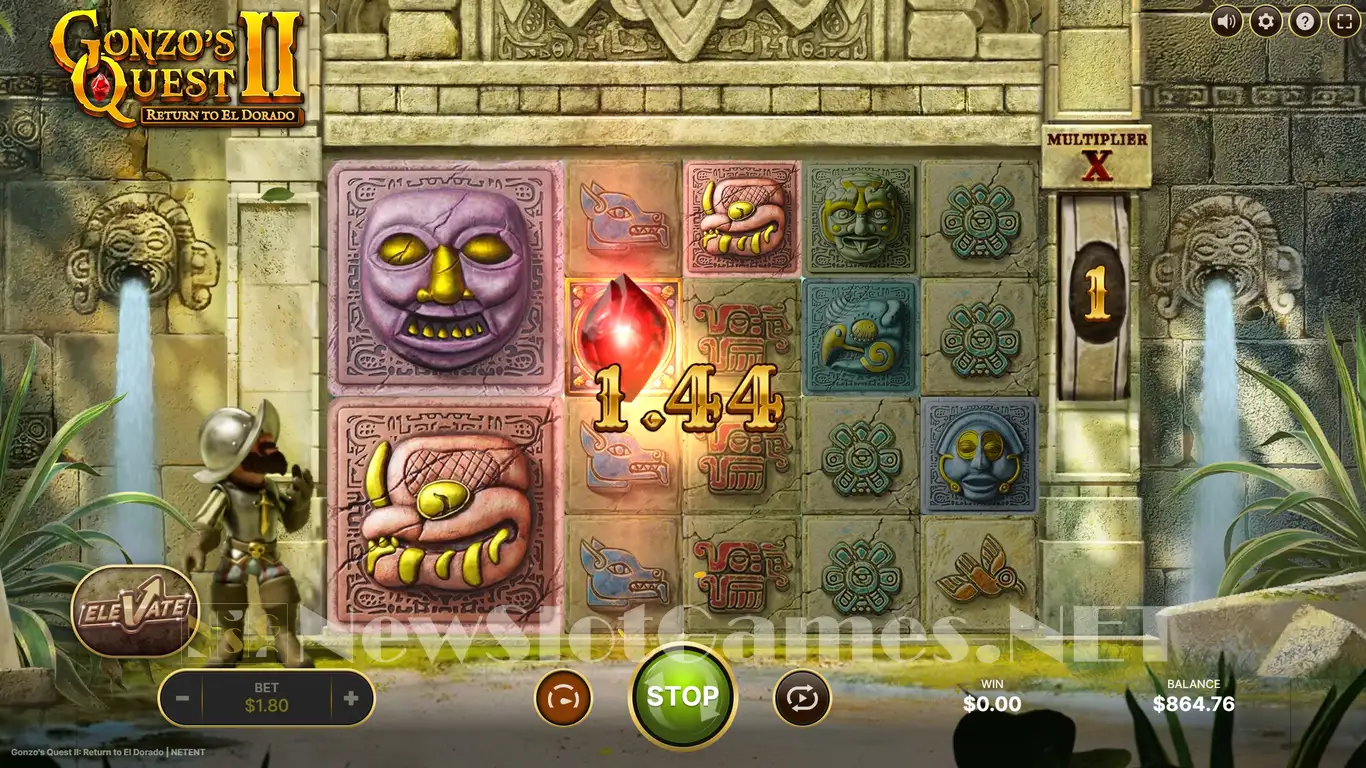This screenshot has height=768, width=1366.
Task: Decrease the bet with the minus button
Action: (182, 698)
